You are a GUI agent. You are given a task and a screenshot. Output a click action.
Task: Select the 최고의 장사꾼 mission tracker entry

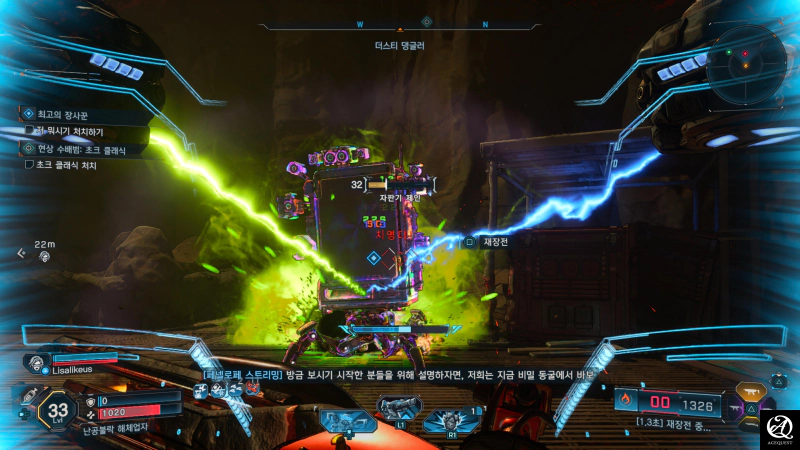(60, 115)
